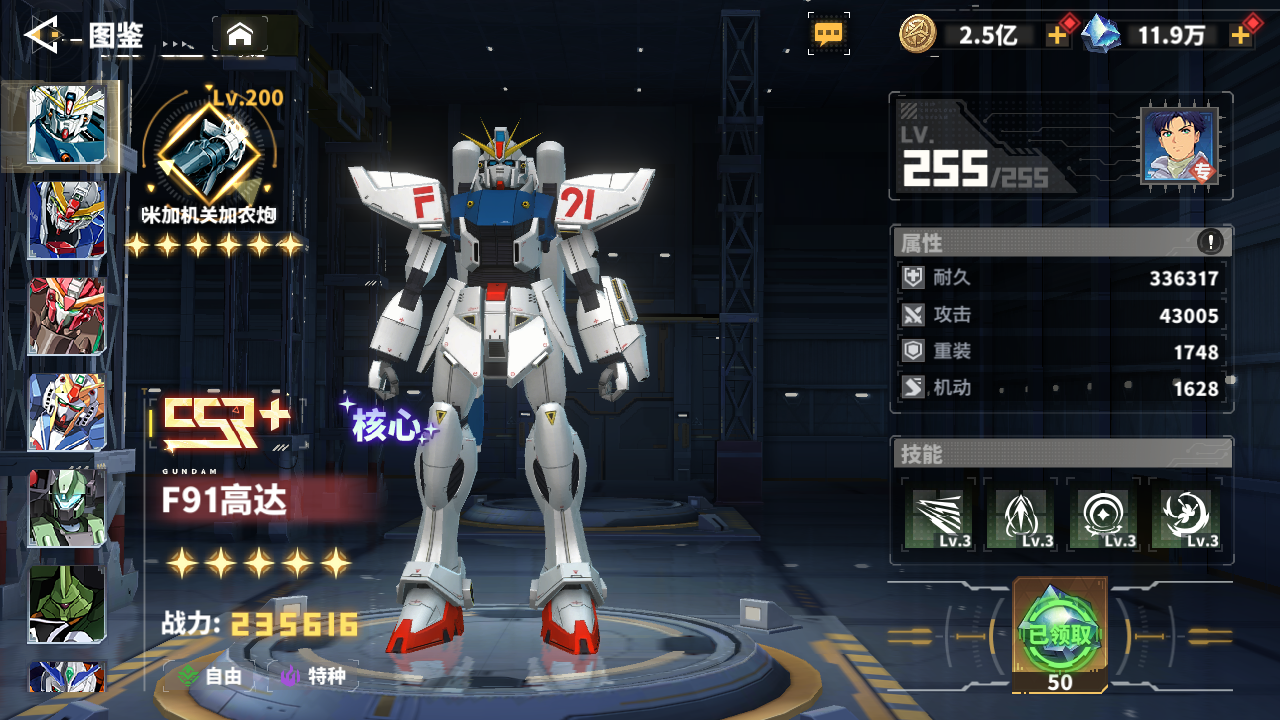This screenshot has width=1280, height=720.
Task: Show attribute details via the exclamation icon
Action: click(x=1210, y=241)
